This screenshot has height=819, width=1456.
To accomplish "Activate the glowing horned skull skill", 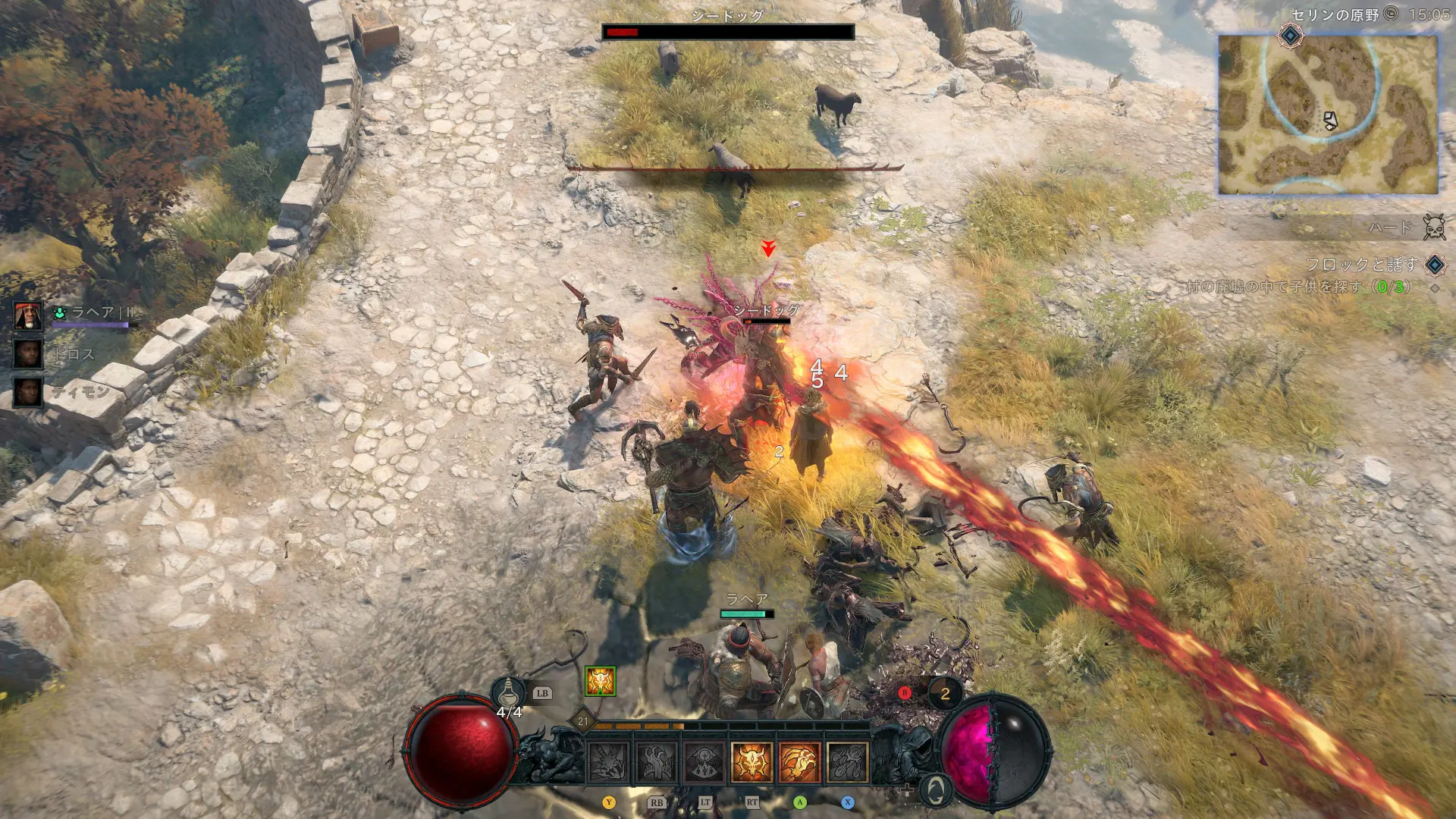I will pyautogui.click(x=752, y=761).
